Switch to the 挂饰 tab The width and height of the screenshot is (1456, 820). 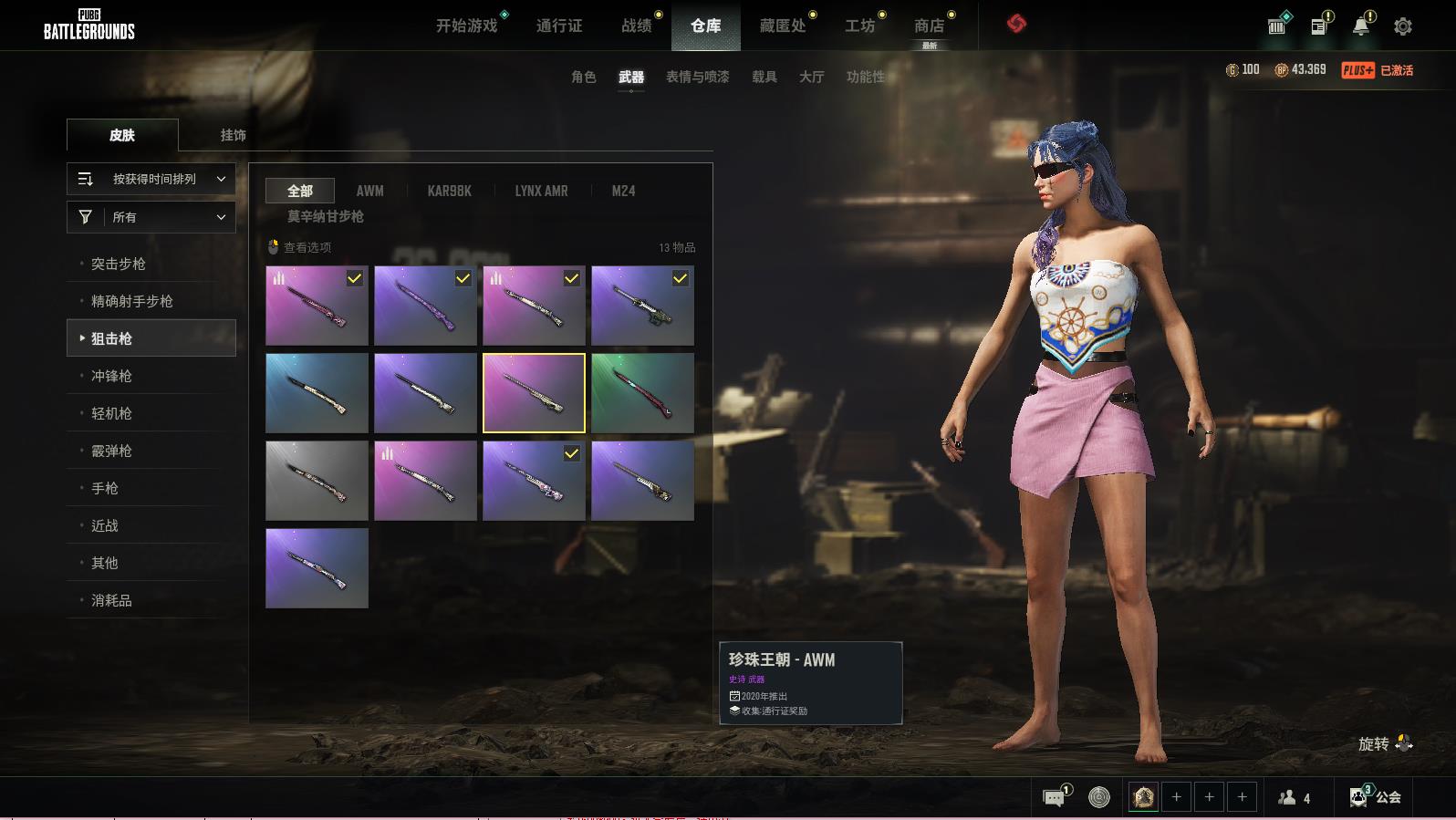tap(233, 135)
